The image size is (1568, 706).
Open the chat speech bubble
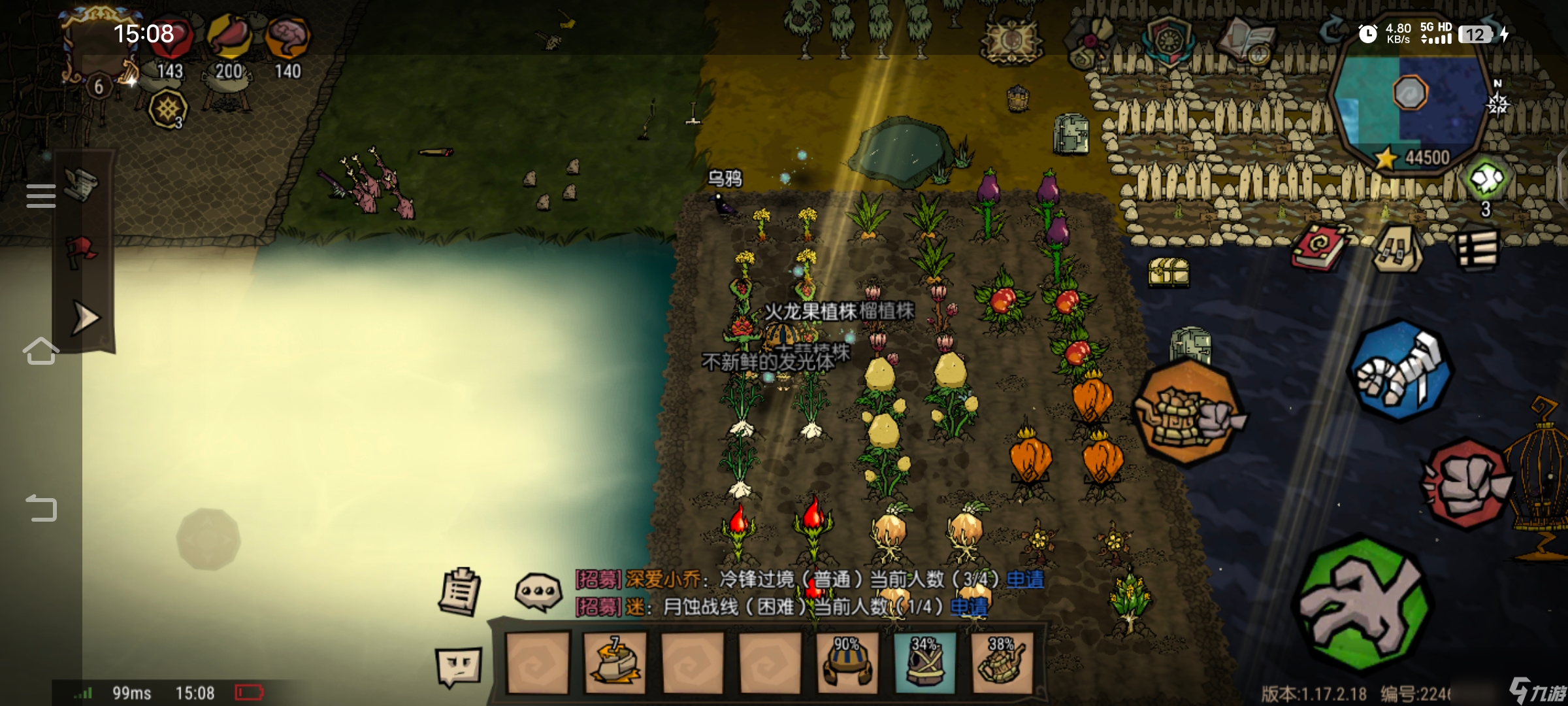click(538, 592)
